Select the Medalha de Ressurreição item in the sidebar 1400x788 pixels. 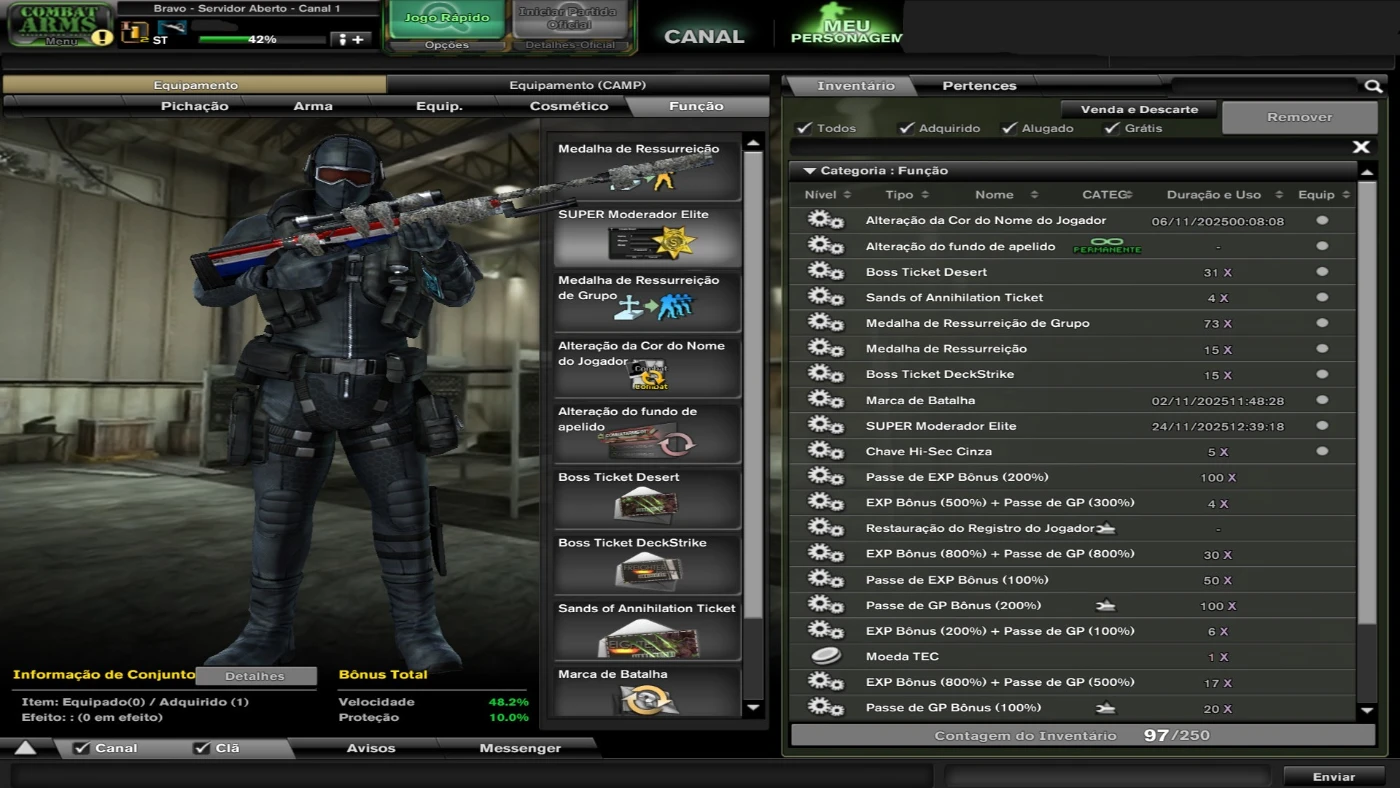pyautogui.click(x=647, y=168)
